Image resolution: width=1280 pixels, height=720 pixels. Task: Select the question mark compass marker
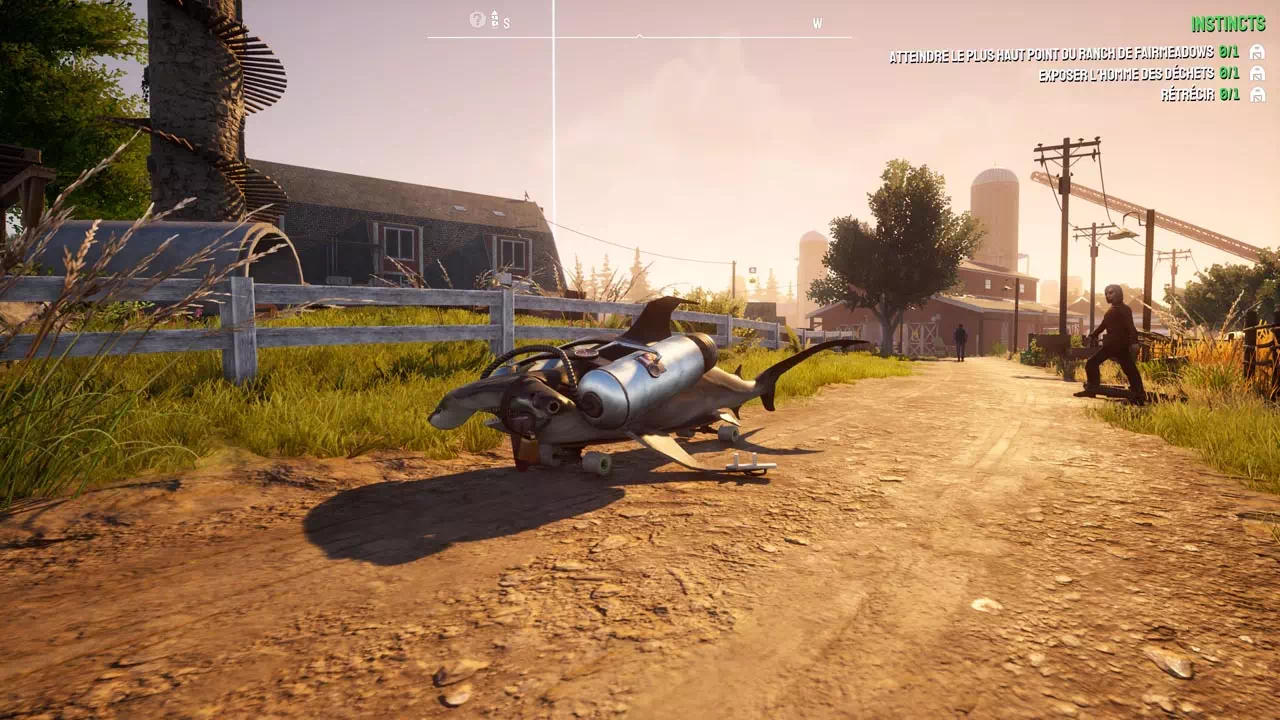(x=477, y=19)
